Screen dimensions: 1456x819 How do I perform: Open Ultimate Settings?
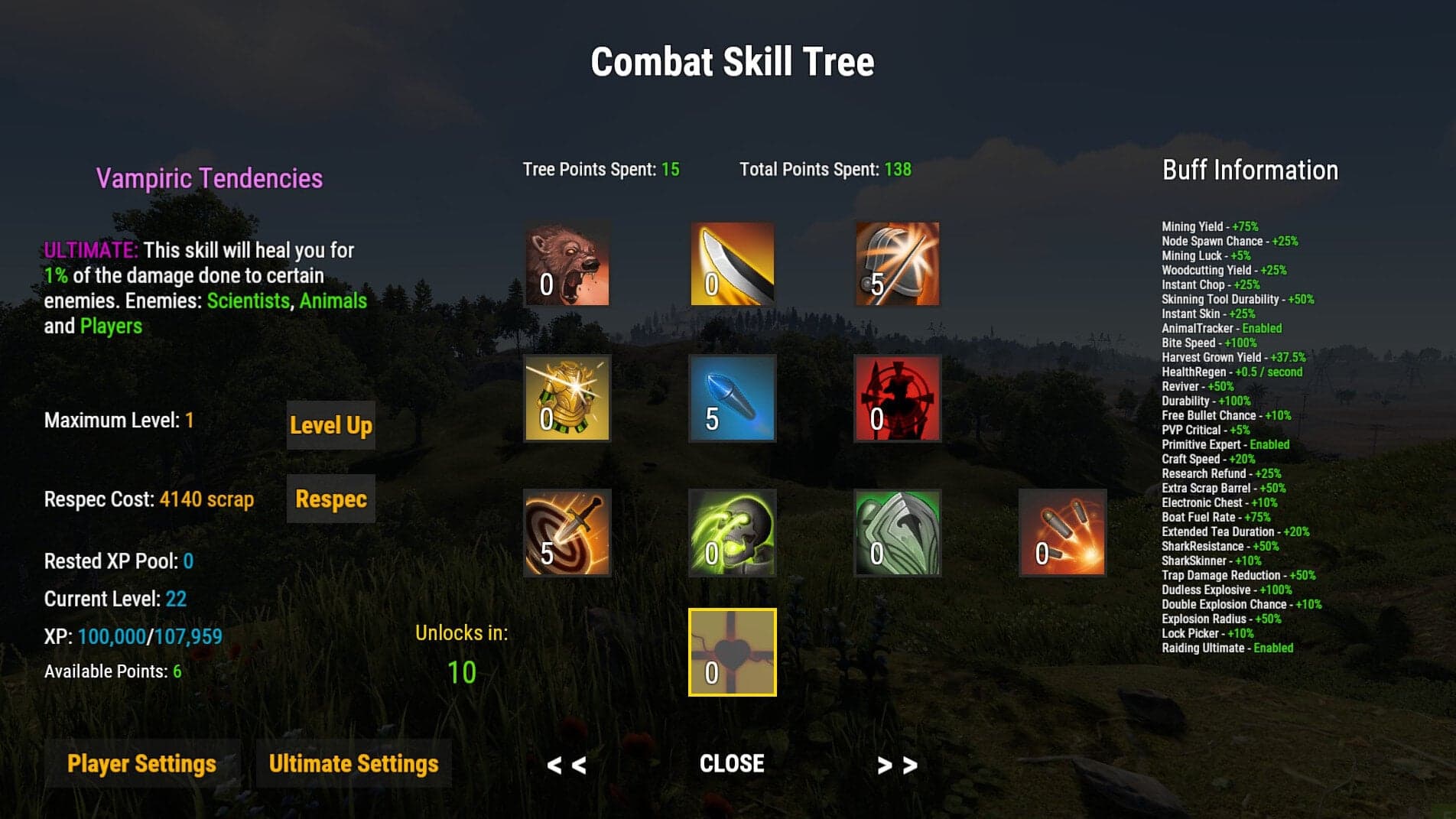353,762
